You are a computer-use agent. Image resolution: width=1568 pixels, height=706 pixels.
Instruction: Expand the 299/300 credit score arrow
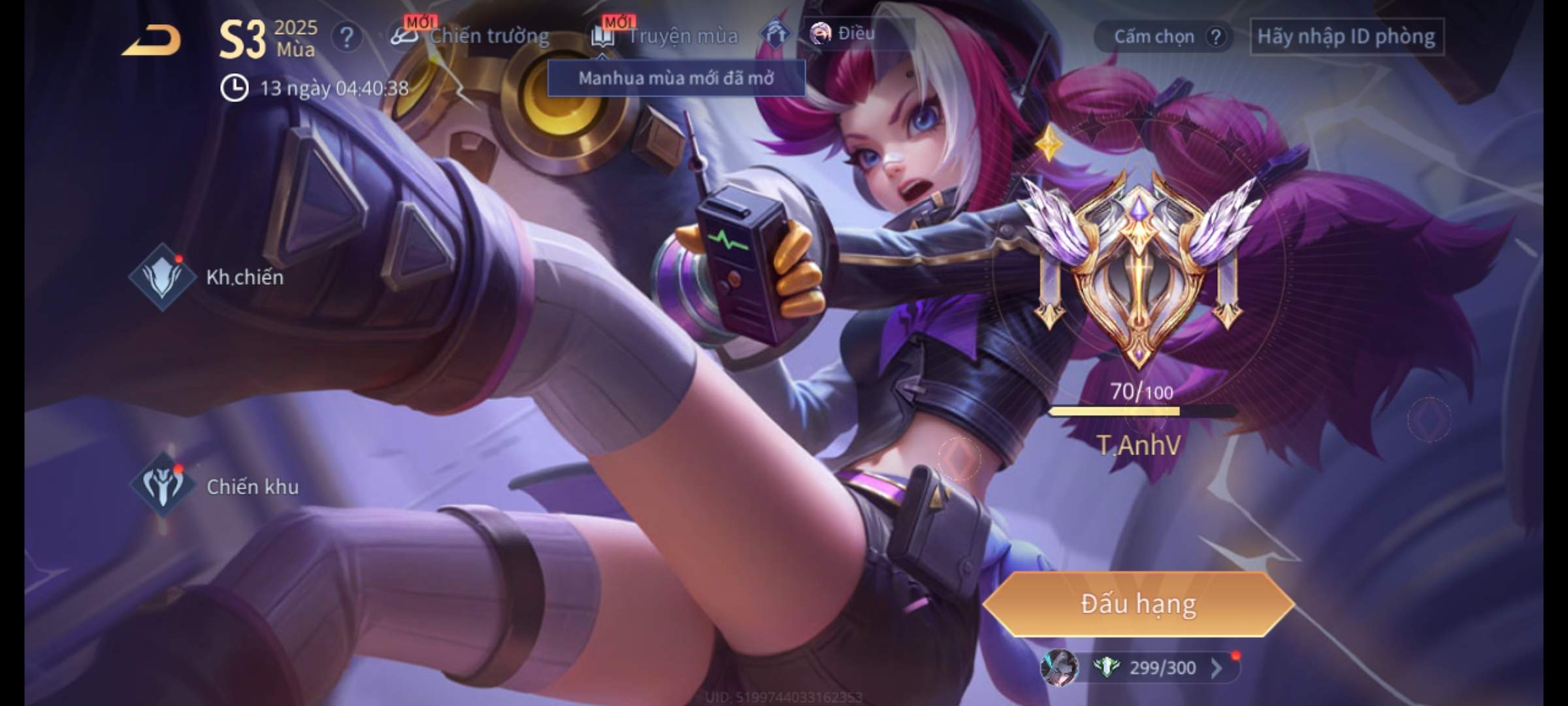coord(1216,668)
